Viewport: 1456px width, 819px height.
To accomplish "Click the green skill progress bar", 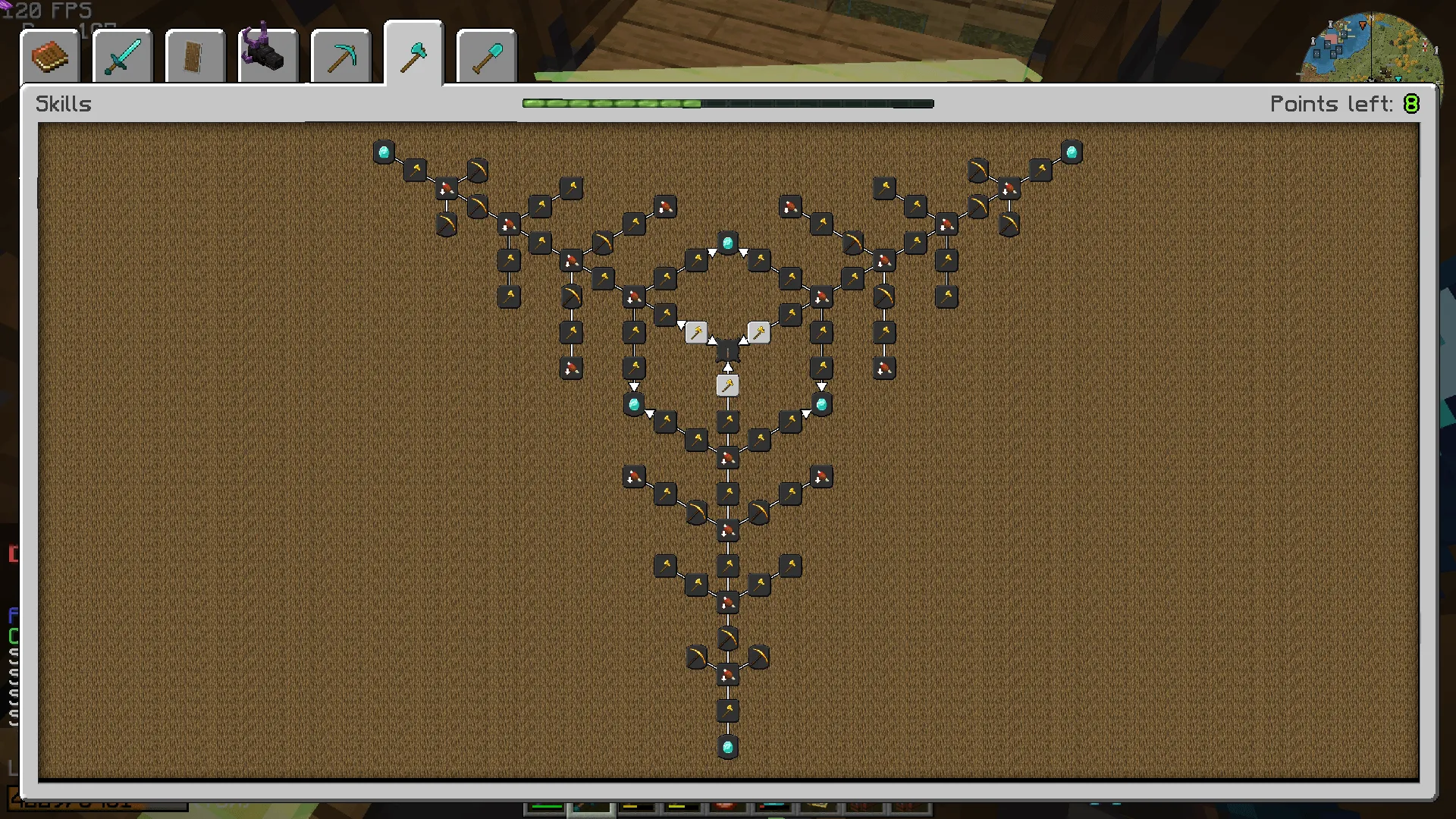I will coord(610,103).
